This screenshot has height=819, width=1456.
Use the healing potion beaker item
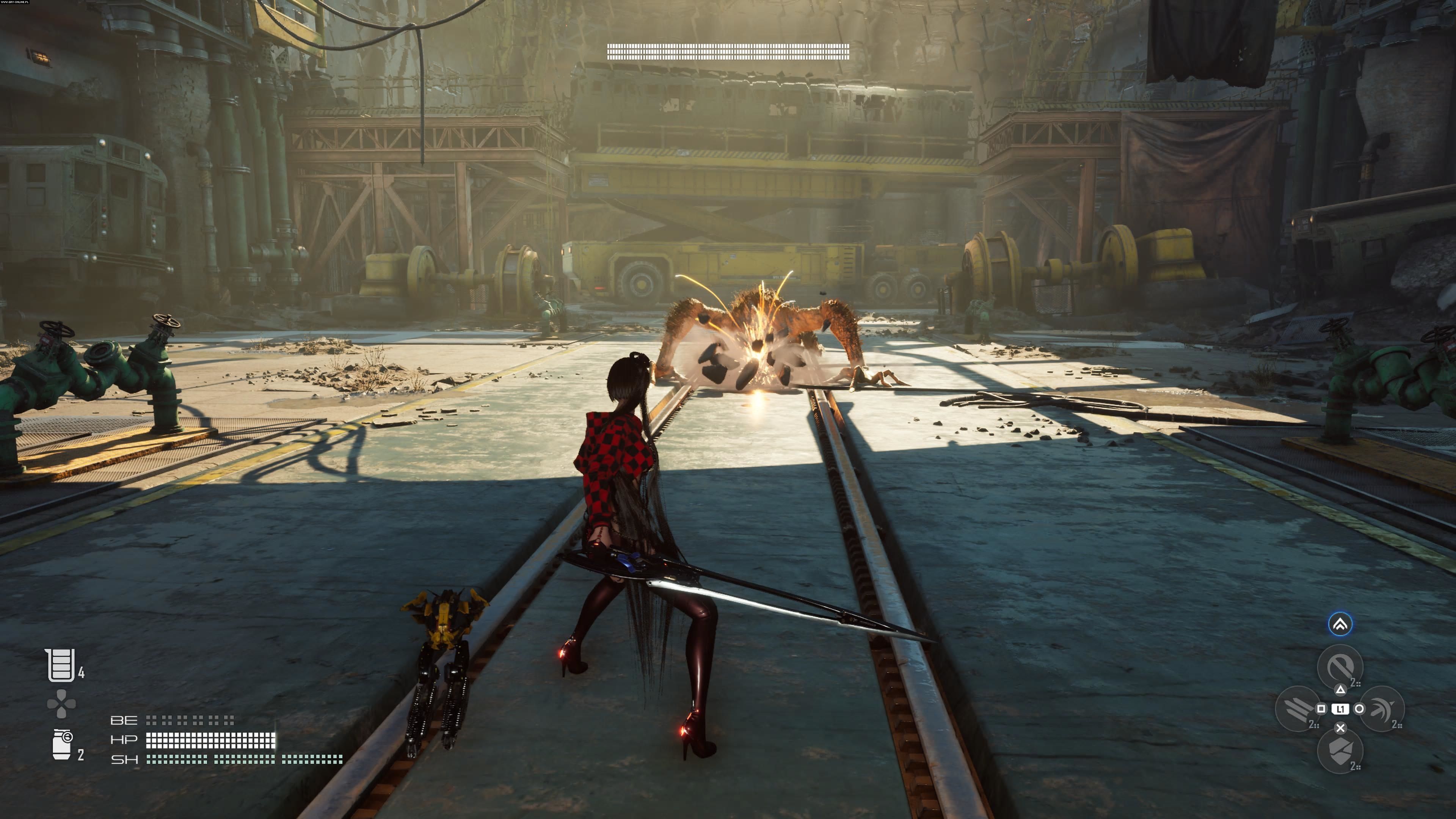61,665
